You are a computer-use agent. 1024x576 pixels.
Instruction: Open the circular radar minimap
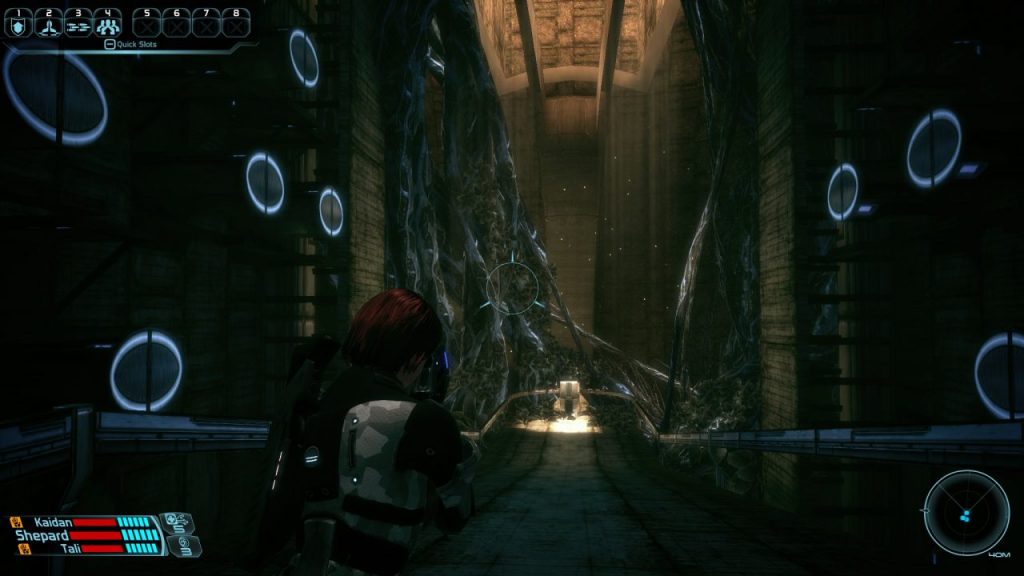pos(965,512)
